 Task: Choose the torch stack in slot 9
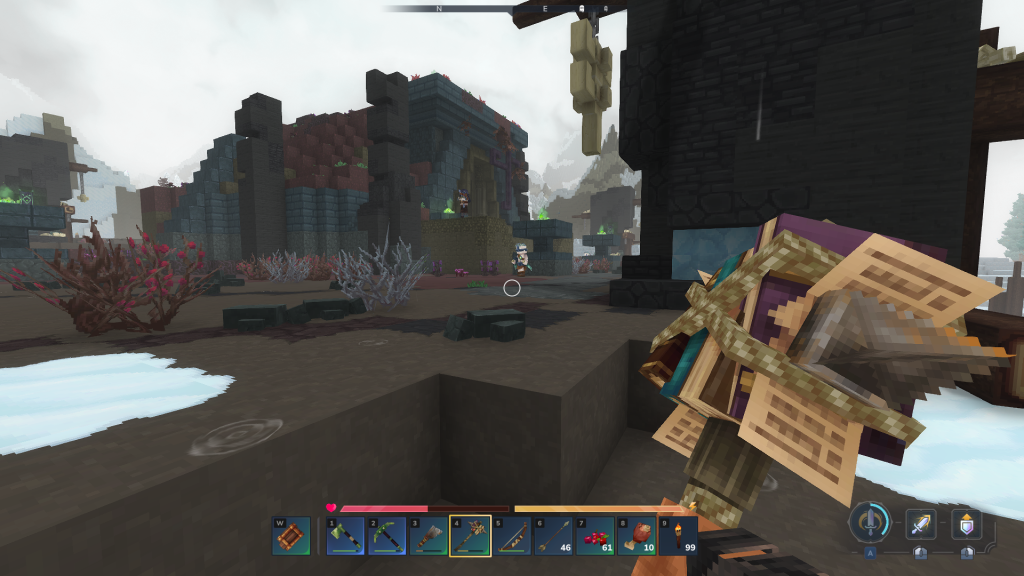click(x=678, y=535)
